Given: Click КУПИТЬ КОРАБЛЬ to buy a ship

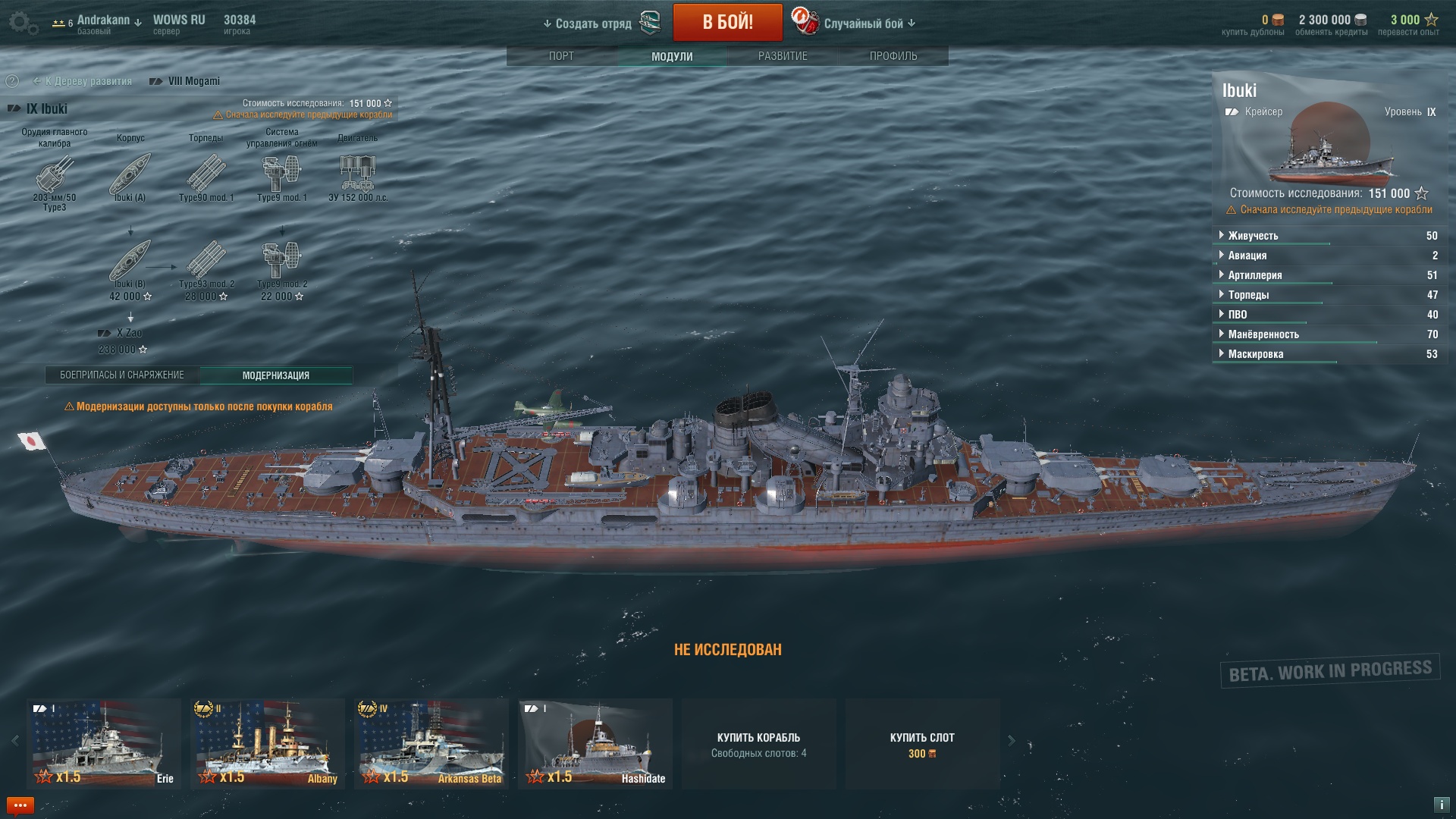Looking at the screenshot, I should pyautogui.click(x=758, y=743).
